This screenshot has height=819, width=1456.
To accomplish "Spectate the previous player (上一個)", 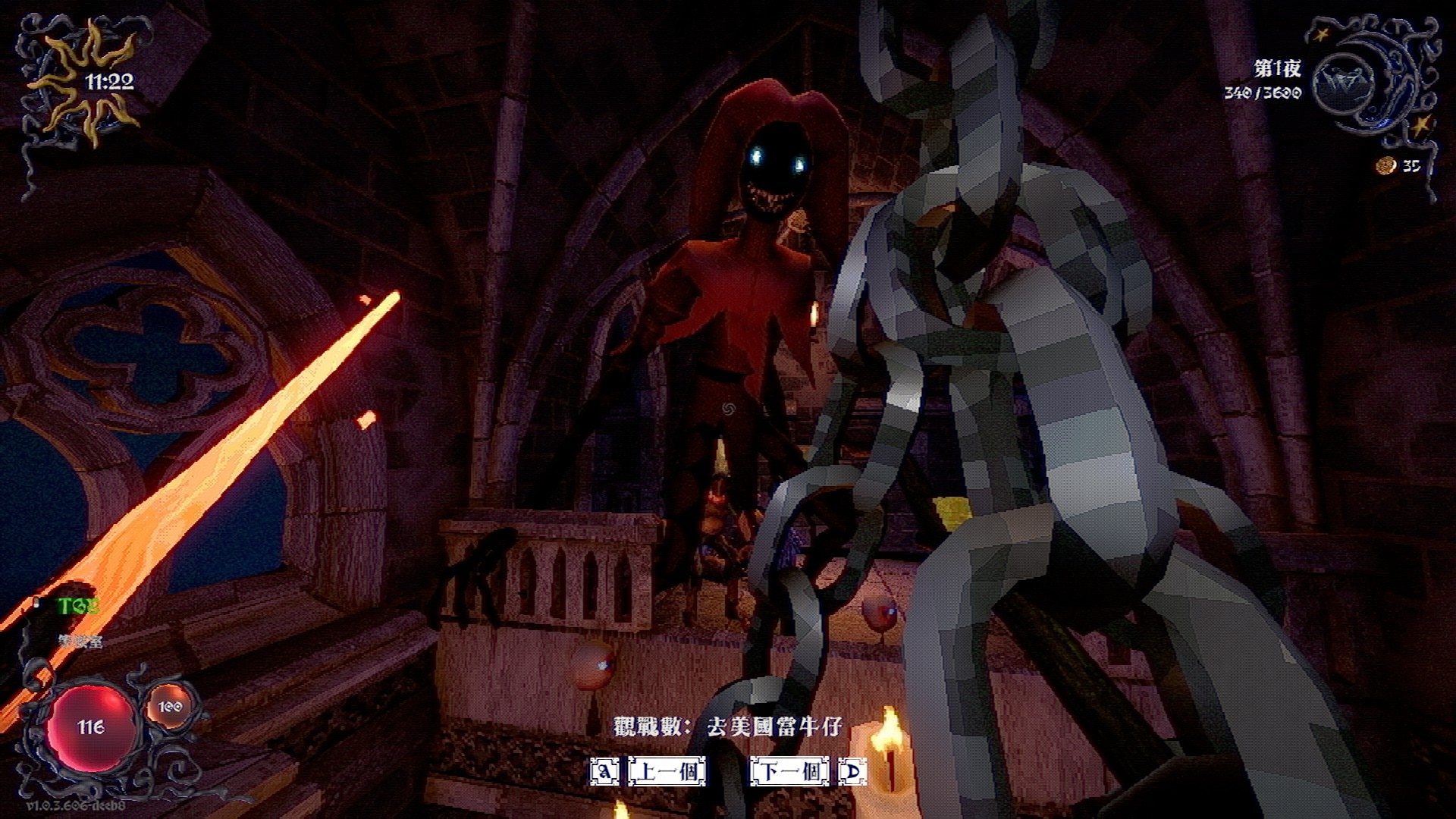I will tap(667, 772).
